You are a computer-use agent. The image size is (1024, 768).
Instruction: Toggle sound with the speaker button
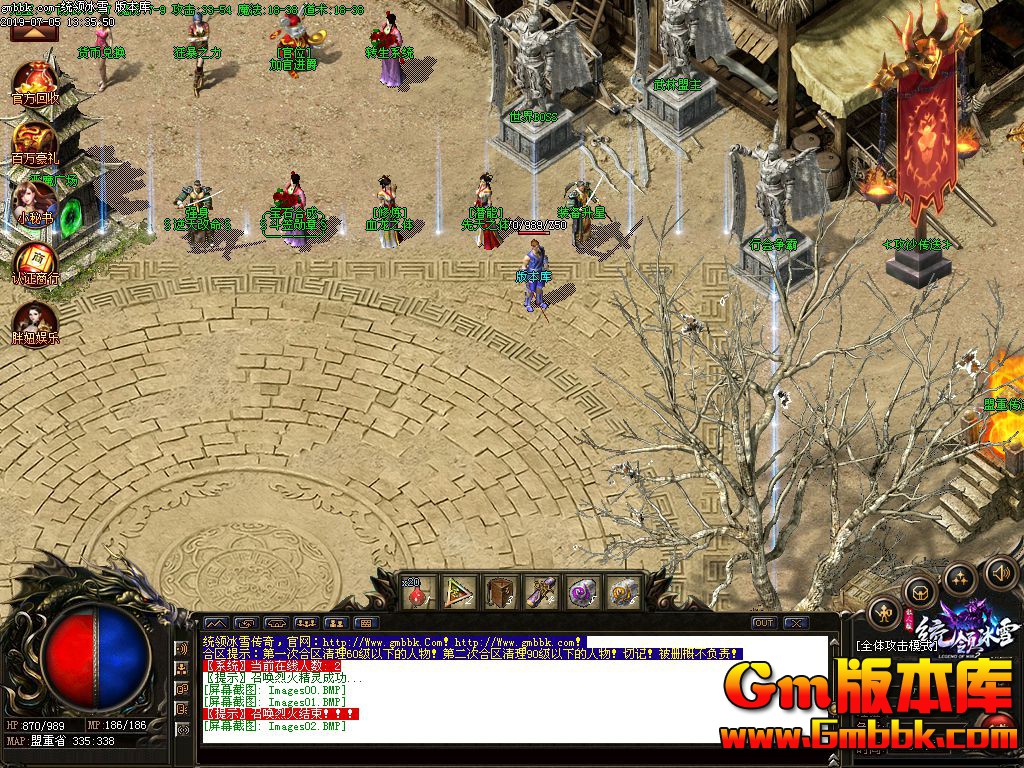pos(1000,573)
